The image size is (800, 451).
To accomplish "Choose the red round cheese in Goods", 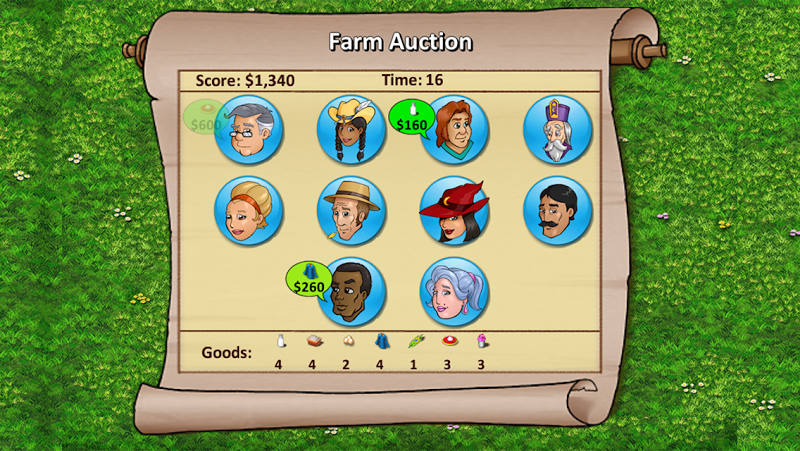I will (x=448, y=341).
